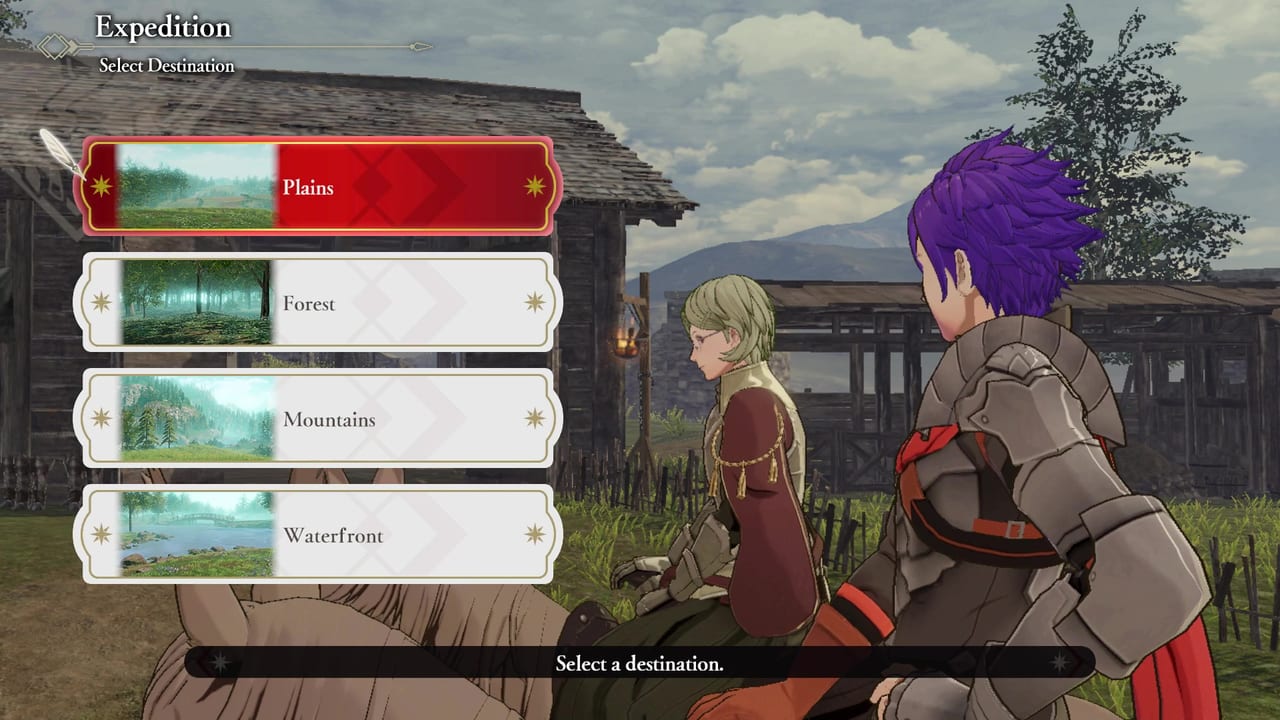This screenshot has width=1280, height=720.
Task: Click the Expedition header title
Action: [x=162, y=27]
